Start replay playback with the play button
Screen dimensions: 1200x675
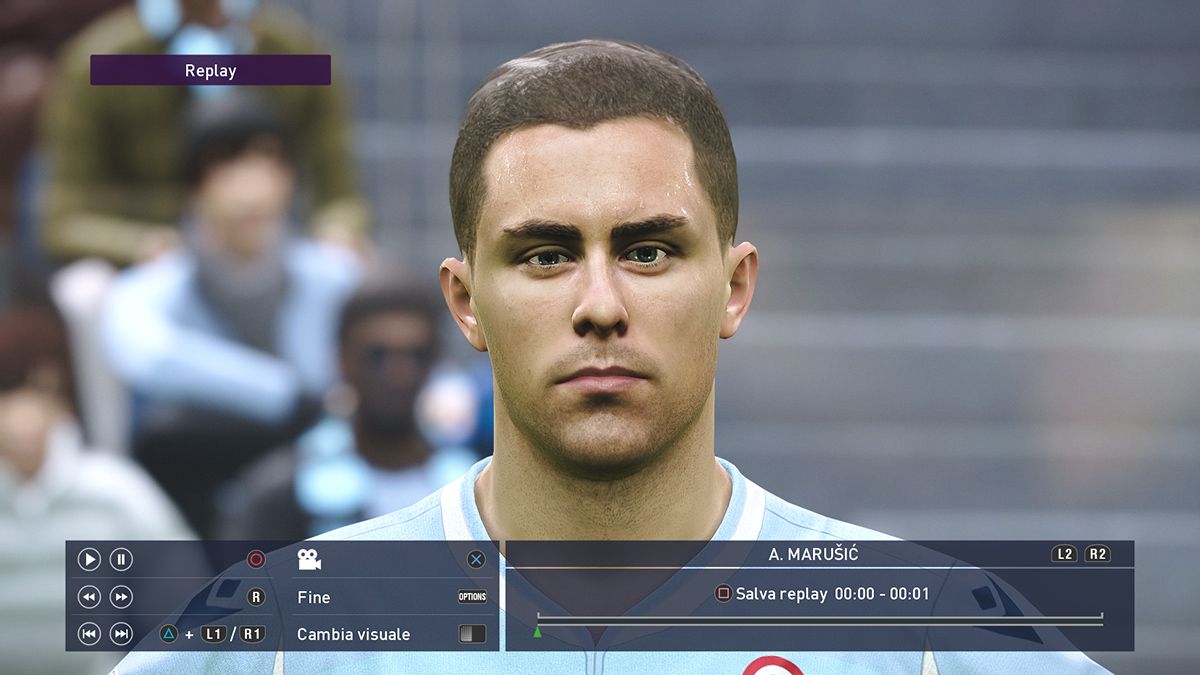coord(89,560)
